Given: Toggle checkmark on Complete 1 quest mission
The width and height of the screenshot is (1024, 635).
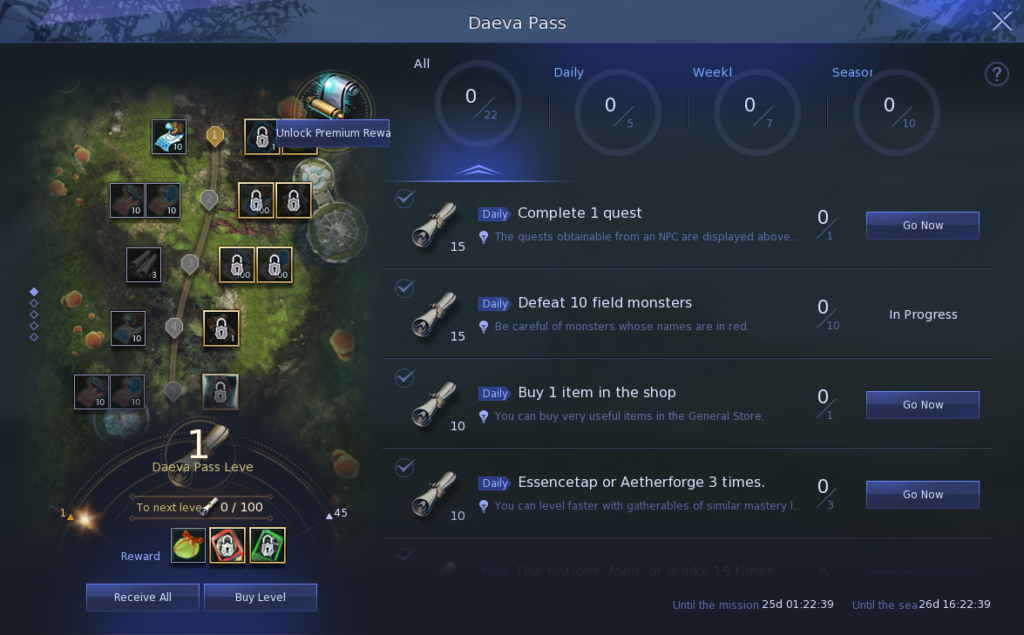Looking at the screenshot, I should (x=404, y=199).
